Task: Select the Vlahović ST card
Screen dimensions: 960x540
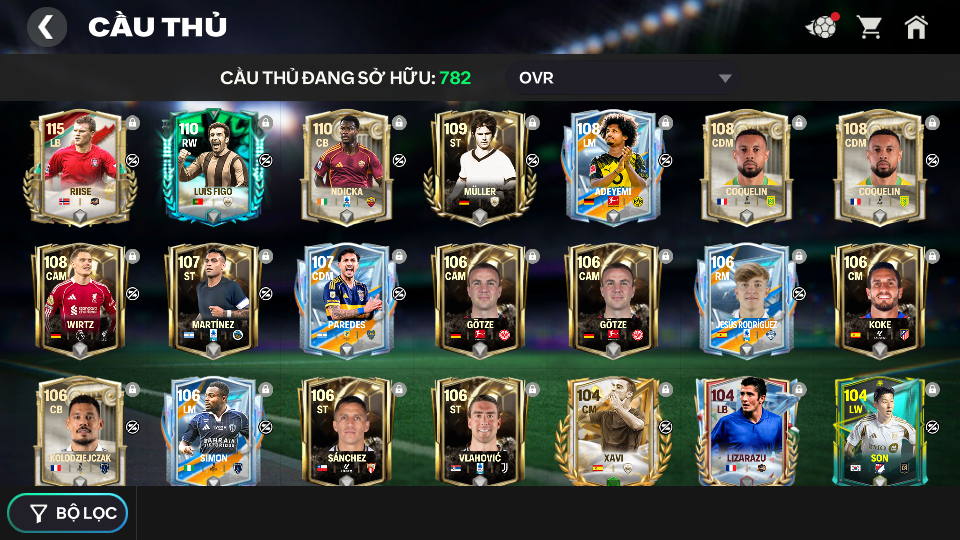Action: (480, 430)
